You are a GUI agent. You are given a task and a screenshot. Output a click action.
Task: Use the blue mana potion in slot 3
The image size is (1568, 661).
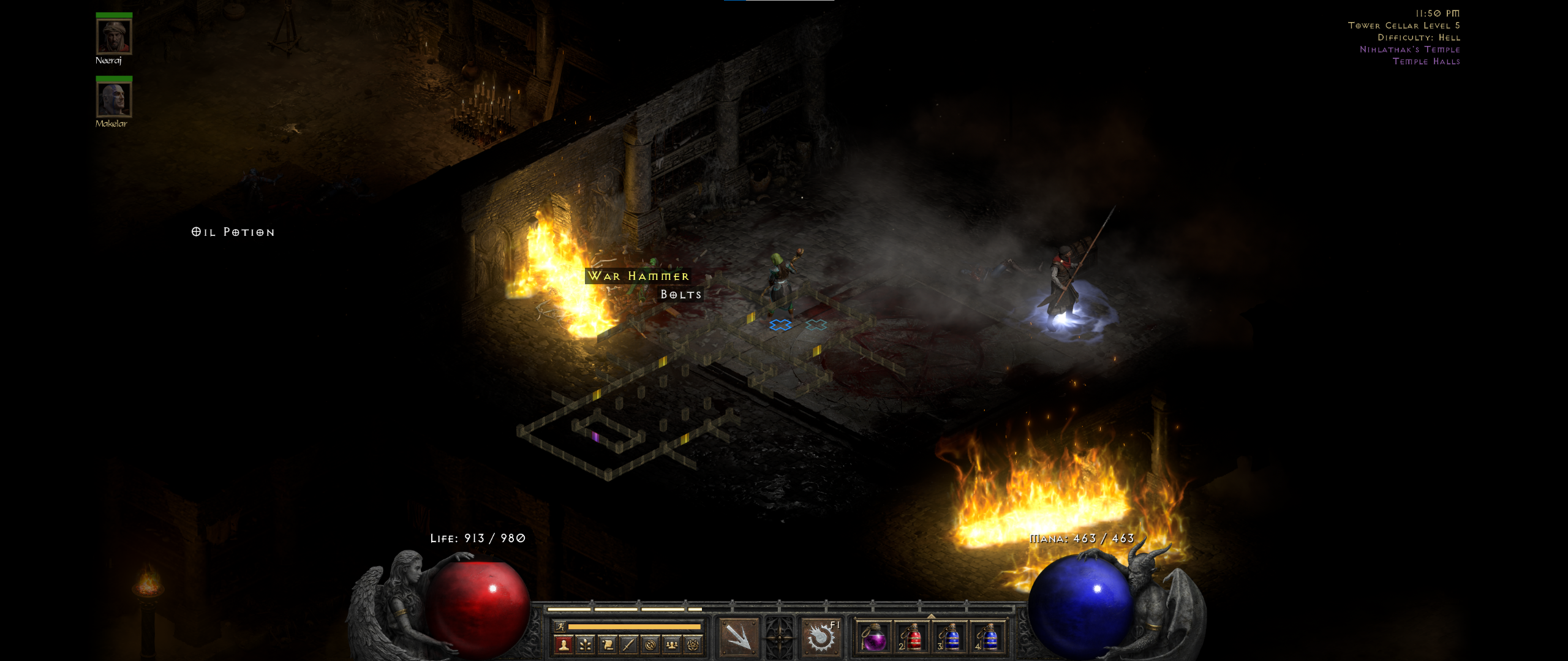tap(951, 638)
